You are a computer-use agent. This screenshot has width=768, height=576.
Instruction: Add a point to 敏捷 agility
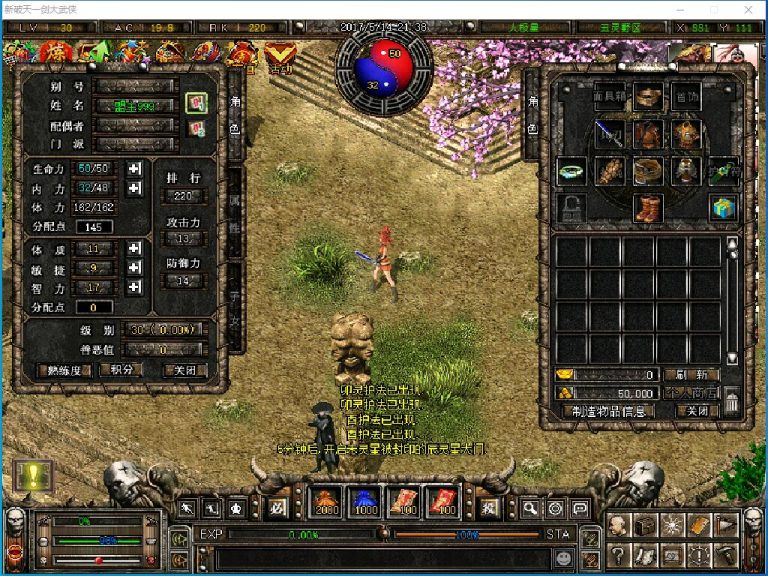click(x=134, y=267)
